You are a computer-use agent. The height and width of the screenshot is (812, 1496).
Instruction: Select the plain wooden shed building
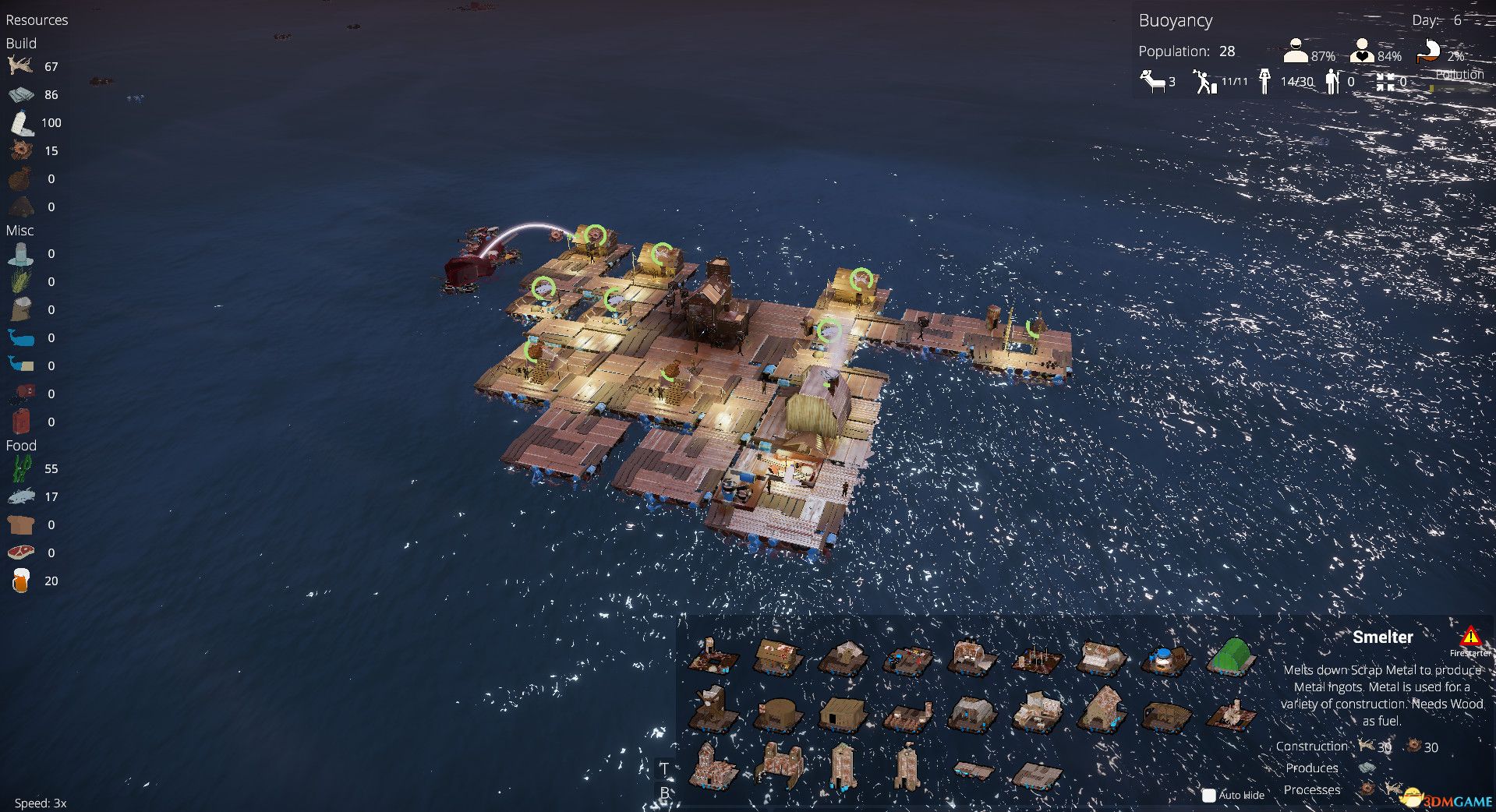[x=843, y=711]
